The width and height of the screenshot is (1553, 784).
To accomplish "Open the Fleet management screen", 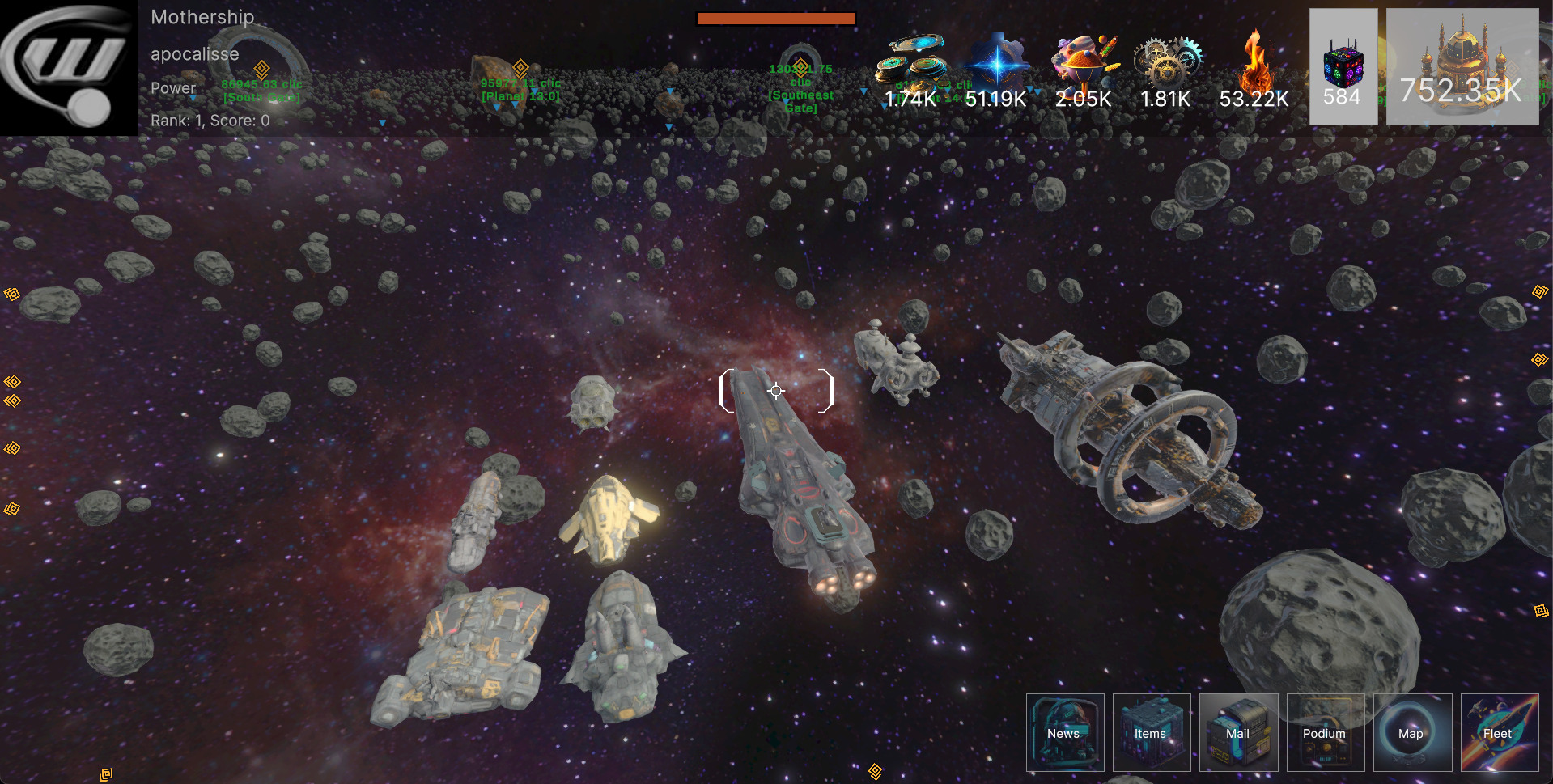I will (x=1499, y=732).
